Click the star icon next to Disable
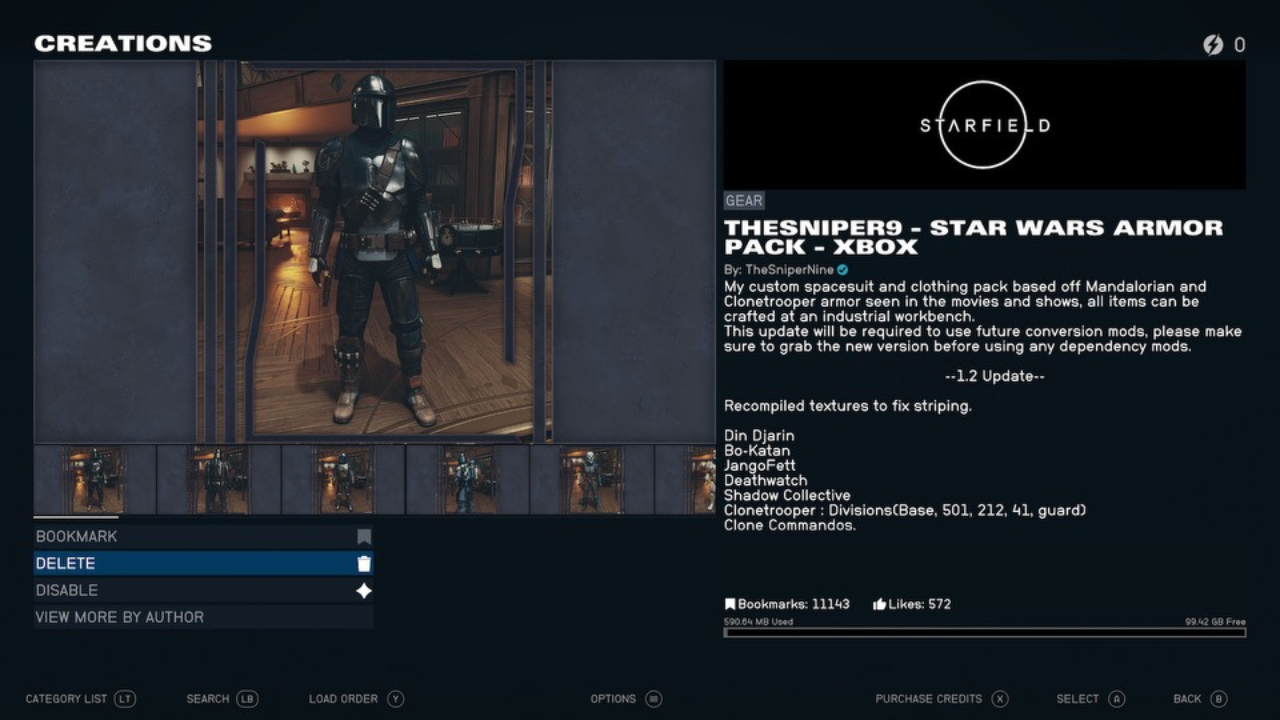This screenshot has height=720, width=1280. click(x=363, y=590)
